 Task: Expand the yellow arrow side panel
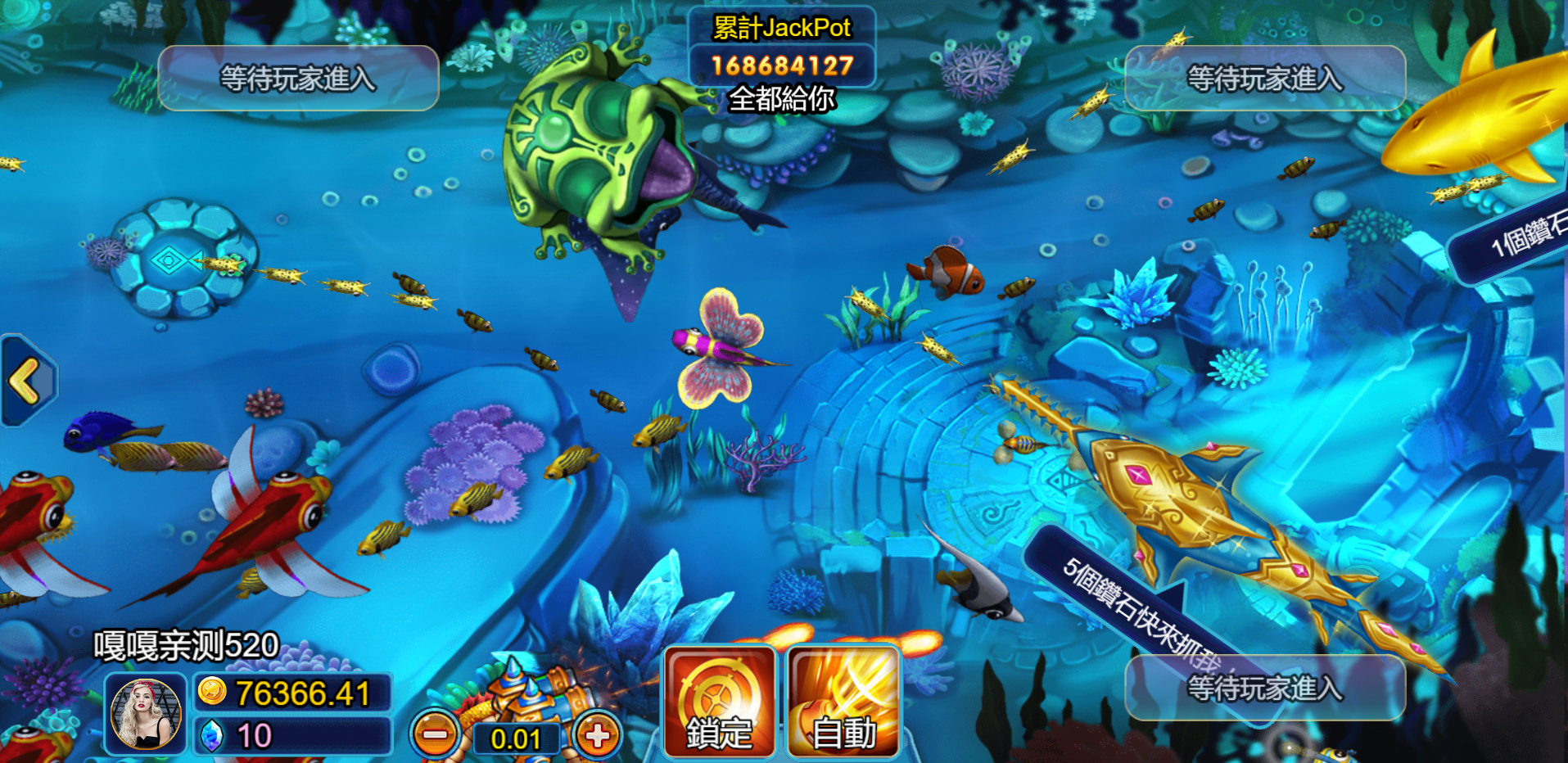click(x=26, y=381)
